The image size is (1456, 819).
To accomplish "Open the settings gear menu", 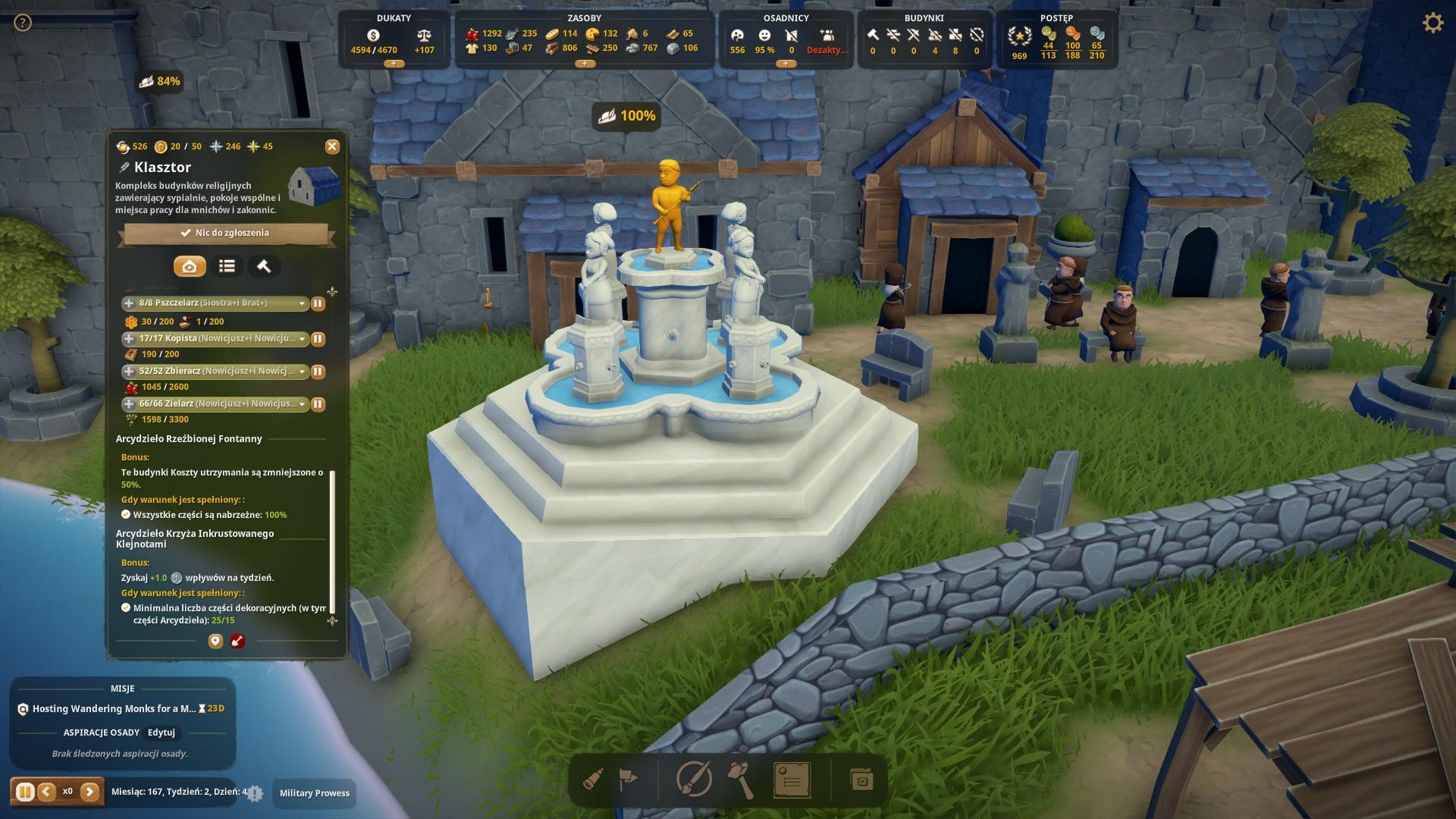I will (1432, 23).
